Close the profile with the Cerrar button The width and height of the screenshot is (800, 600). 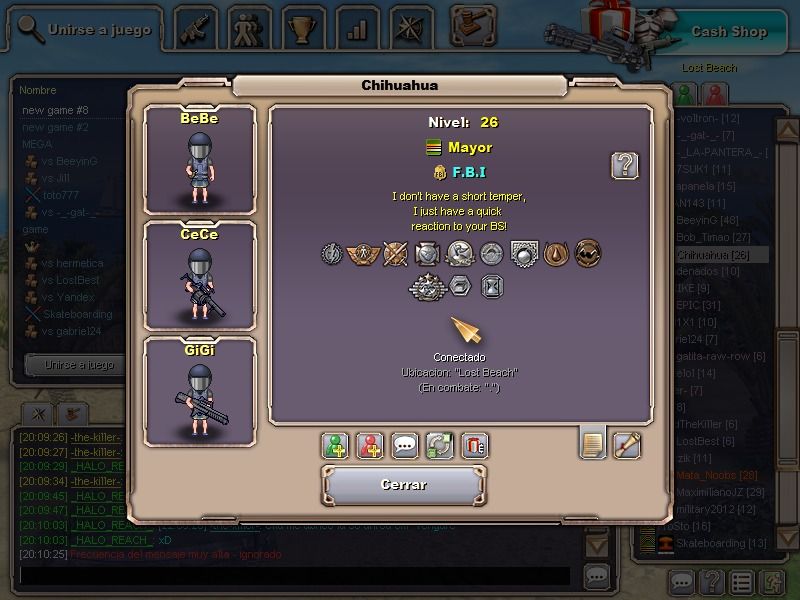tap(404, 485)
